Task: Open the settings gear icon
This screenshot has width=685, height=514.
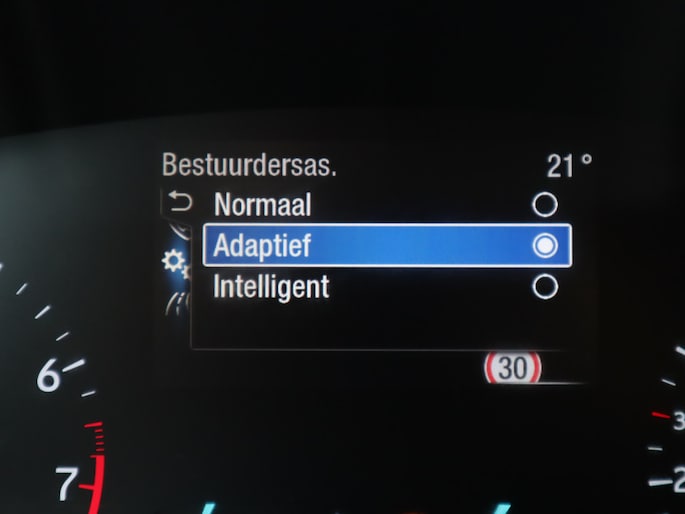Action: (x=175, y=262)
